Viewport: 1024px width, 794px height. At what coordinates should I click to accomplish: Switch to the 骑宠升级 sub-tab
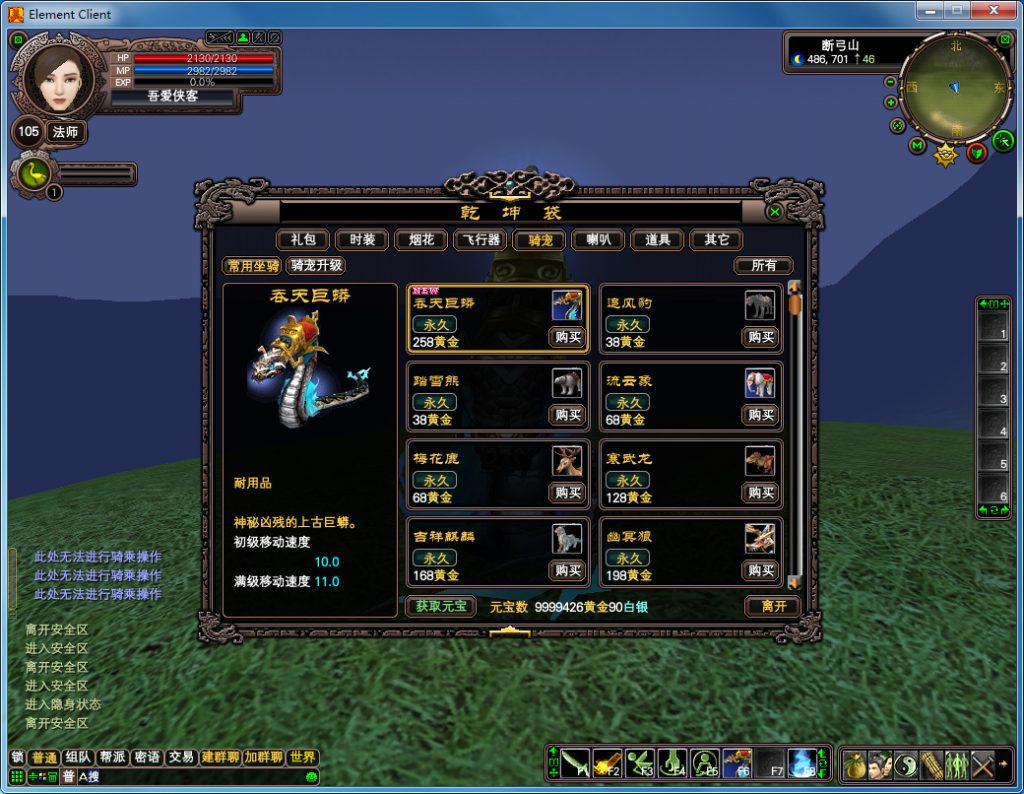pos(316,266)
